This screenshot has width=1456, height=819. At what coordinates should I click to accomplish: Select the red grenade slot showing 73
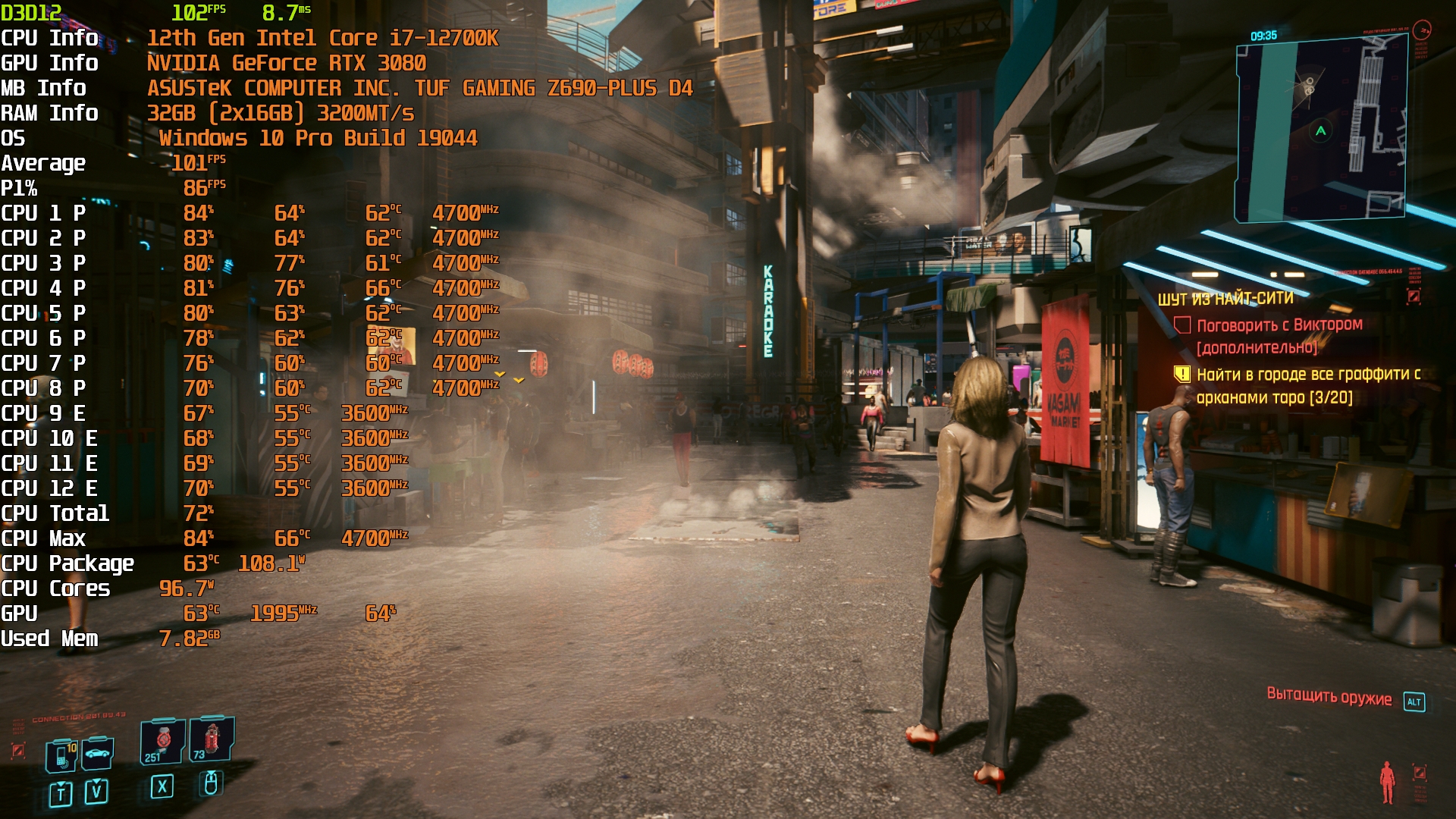pyautogui.click(x=212, y=738)
